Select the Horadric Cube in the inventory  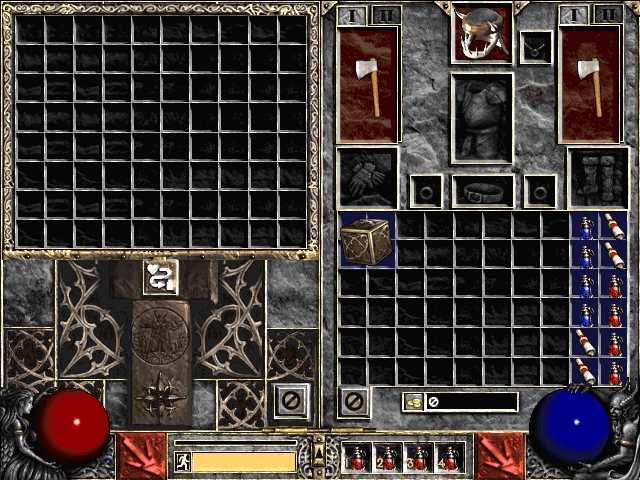coord(366,240)
